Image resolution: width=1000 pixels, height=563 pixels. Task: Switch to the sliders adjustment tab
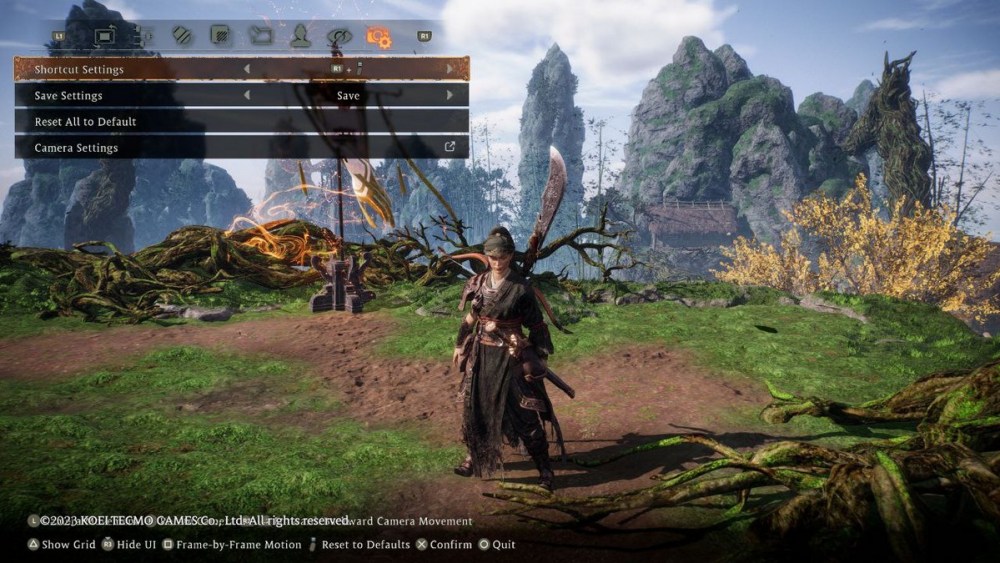[x=143, y=37]
